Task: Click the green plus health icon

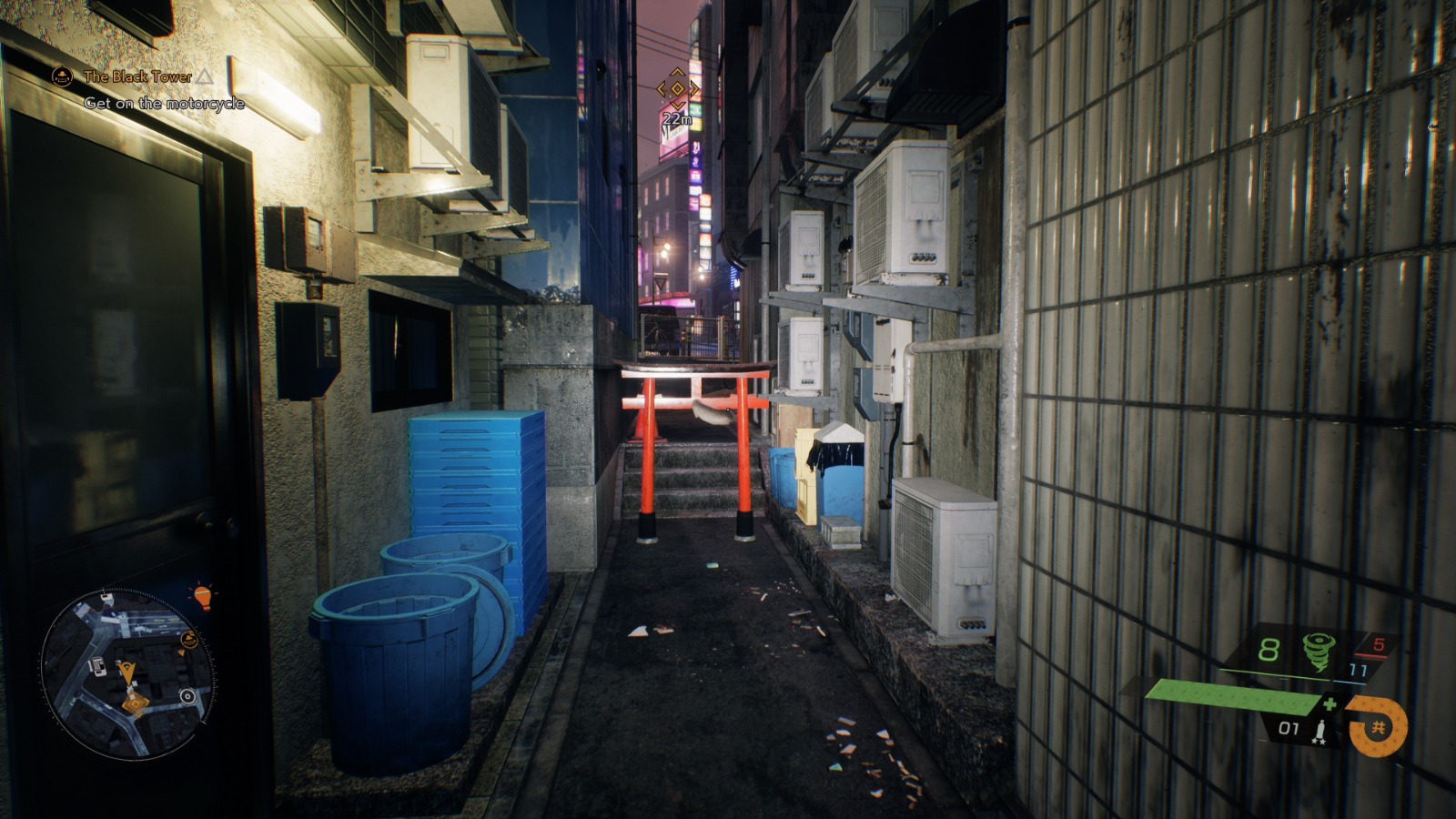Action: click(x=1329, y=703)
